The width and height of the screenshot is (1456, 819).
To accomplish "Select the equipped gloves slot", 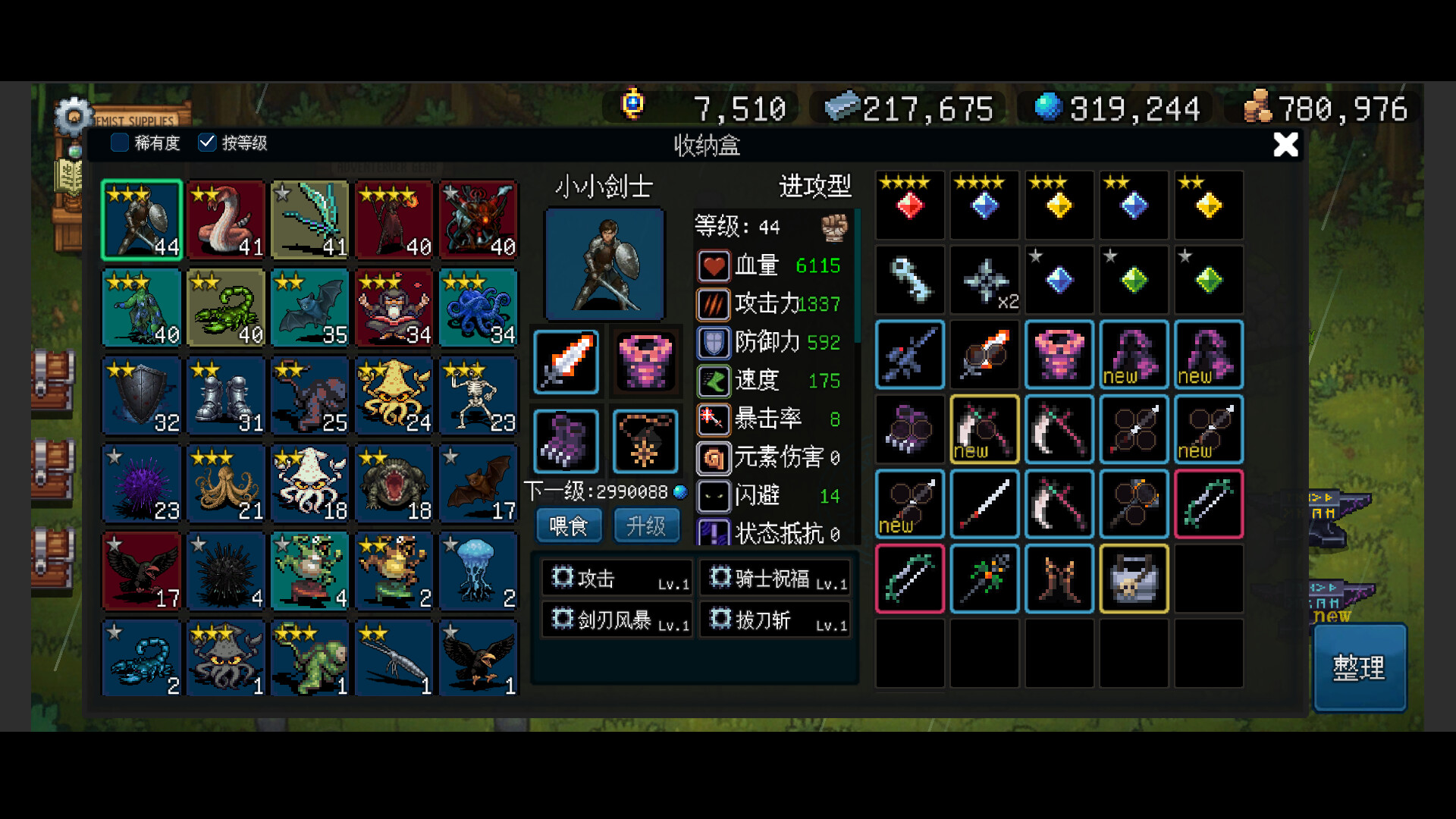I will pos(566,441).
